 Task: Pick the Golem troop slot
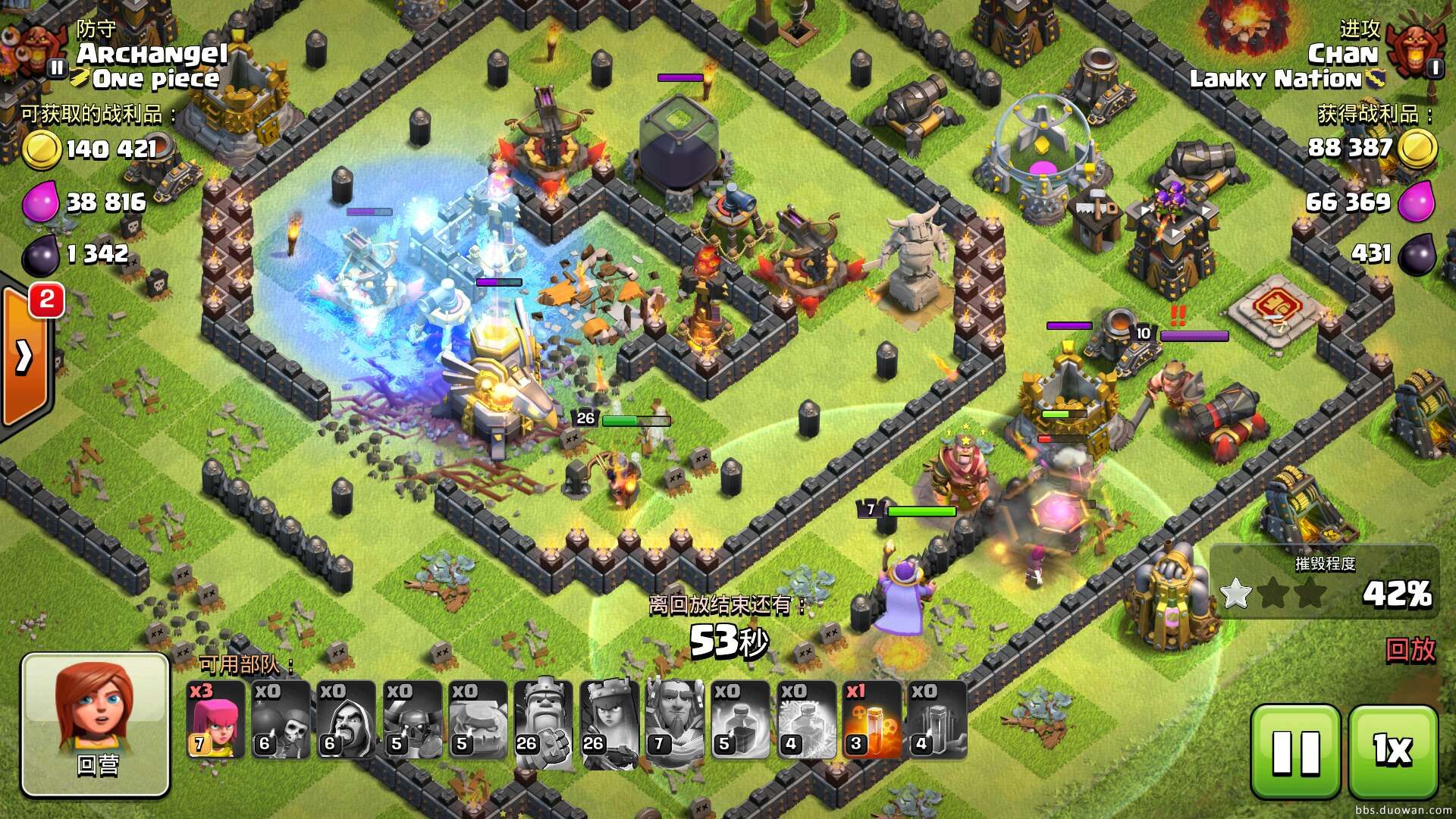(478, 720)
